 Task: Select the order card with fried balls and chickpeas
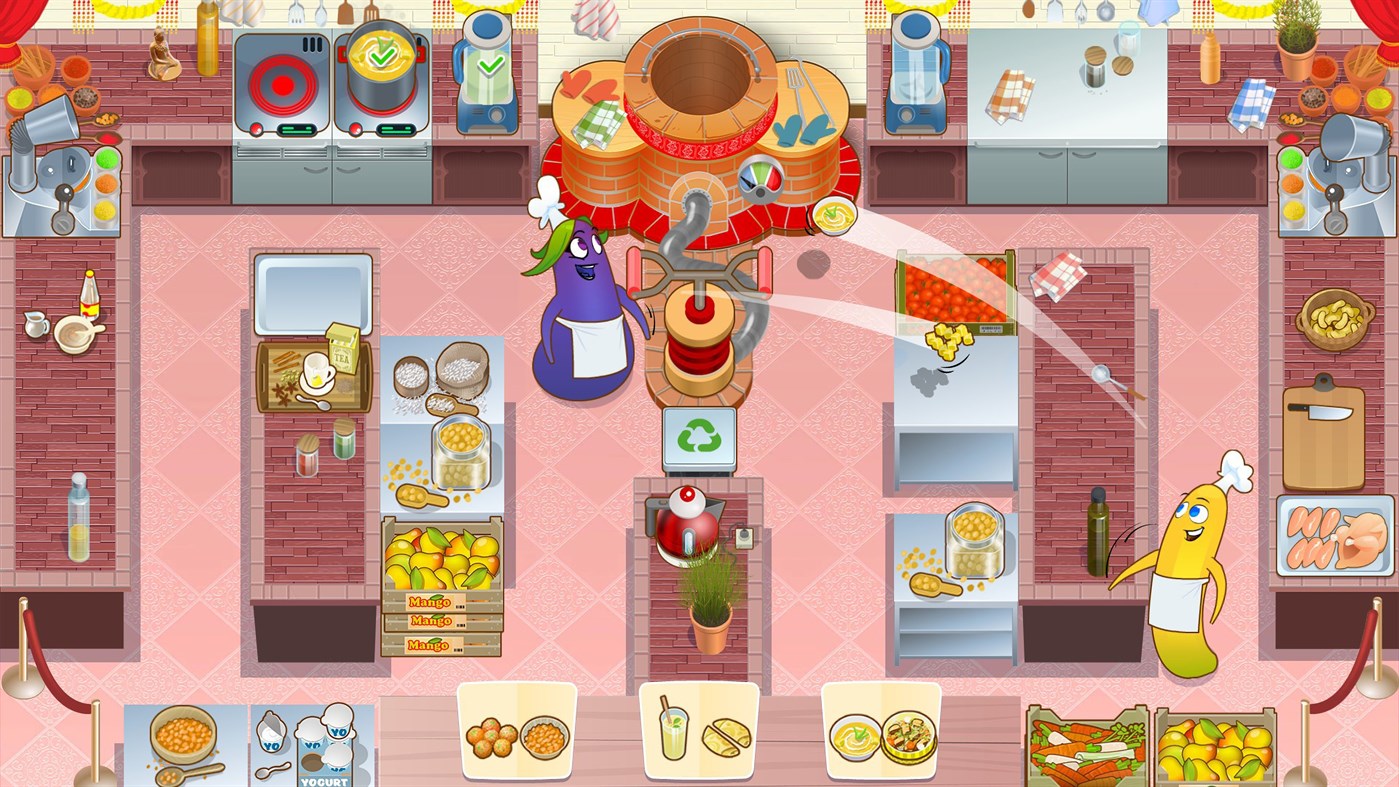pos(517,732)
